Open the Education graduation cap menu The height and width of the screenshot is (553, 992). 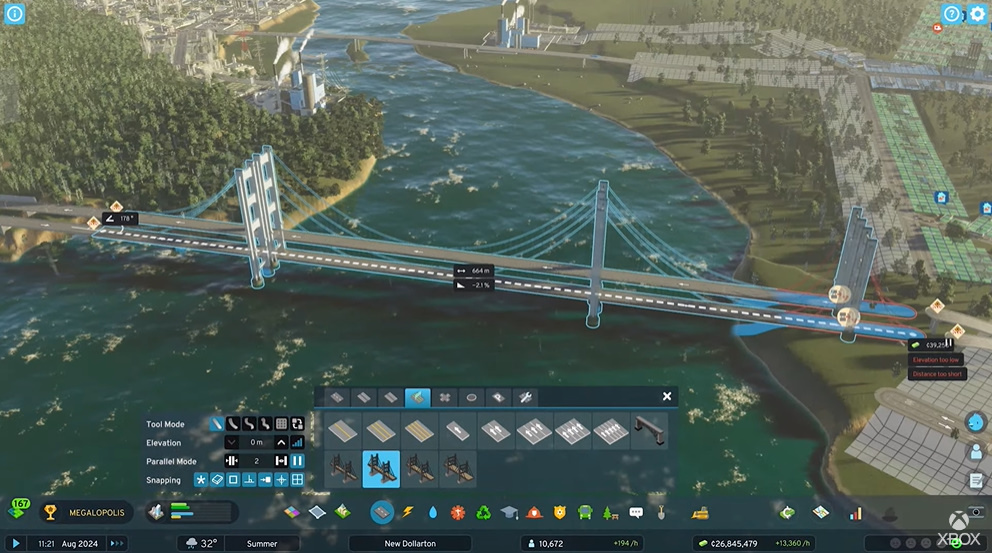point(509,513)
